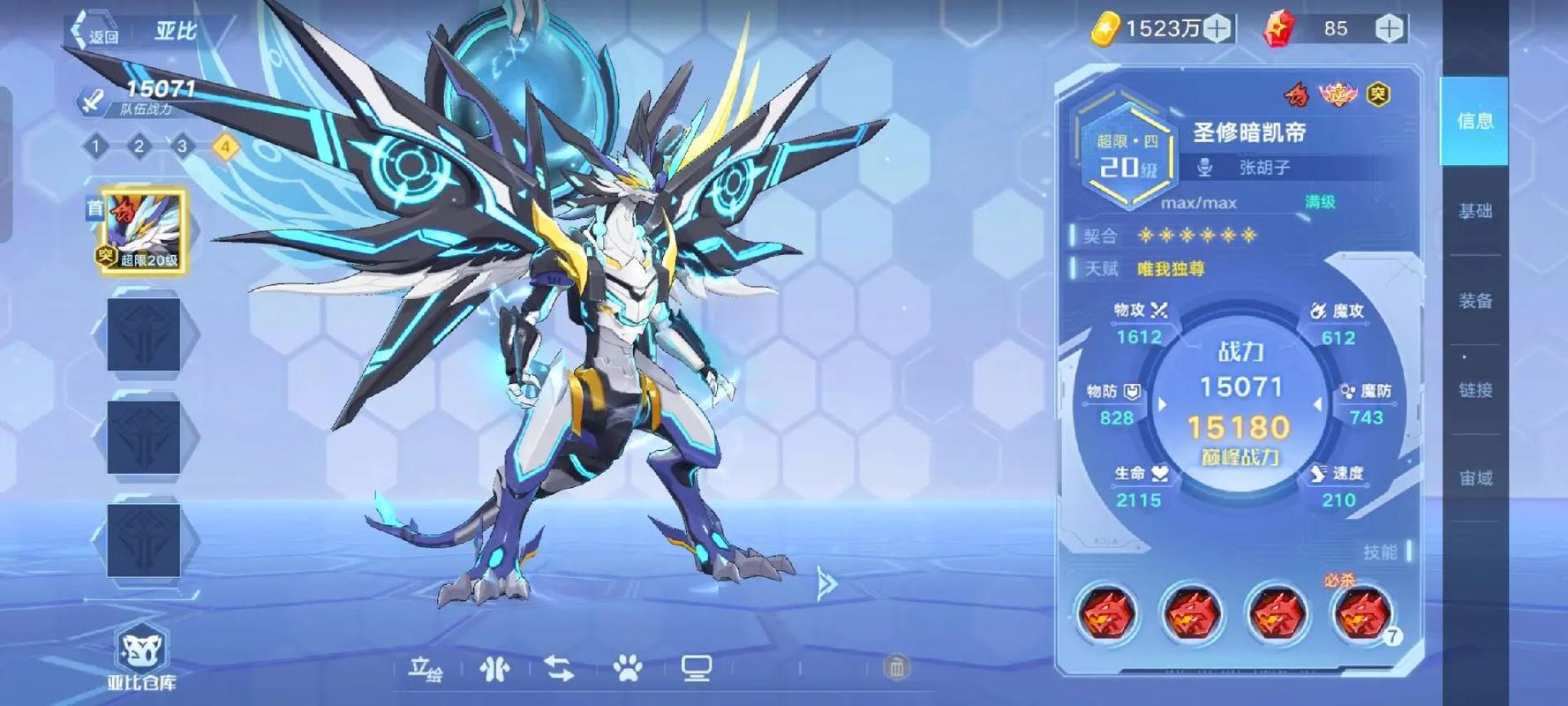The width and height of the screenshot is (1568, 706).
Task: Select the 必杀 ultimate skill icon
Action: point(1361,614)
